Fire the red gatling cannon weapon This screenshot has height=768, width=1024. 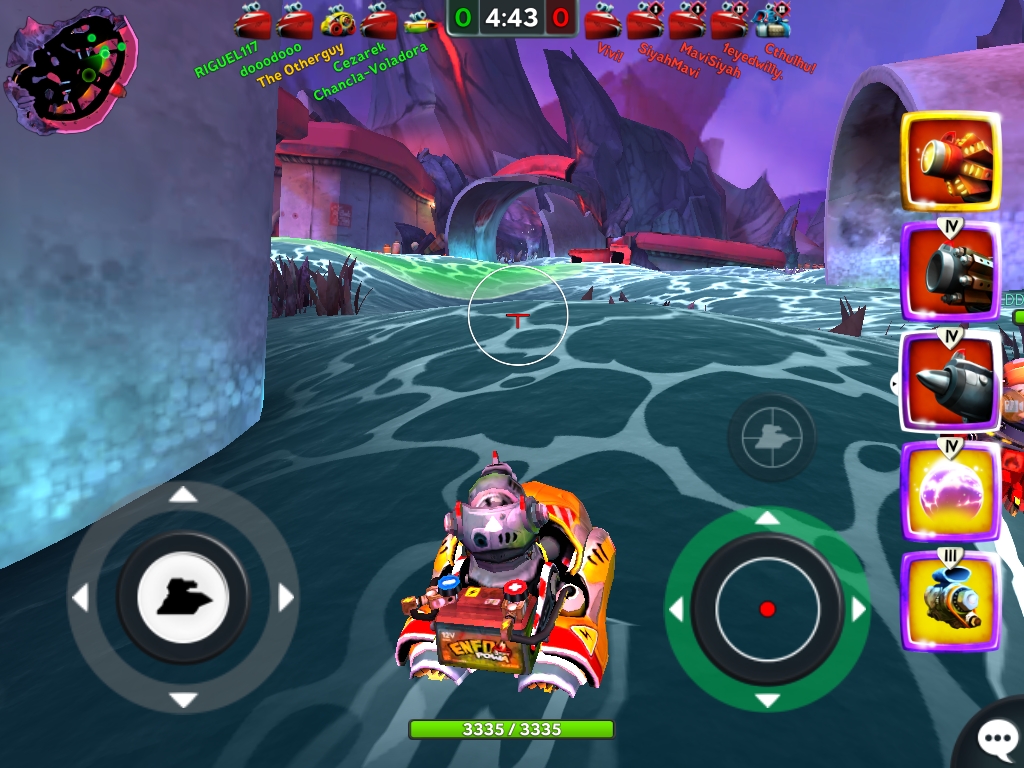click(950, 161)
